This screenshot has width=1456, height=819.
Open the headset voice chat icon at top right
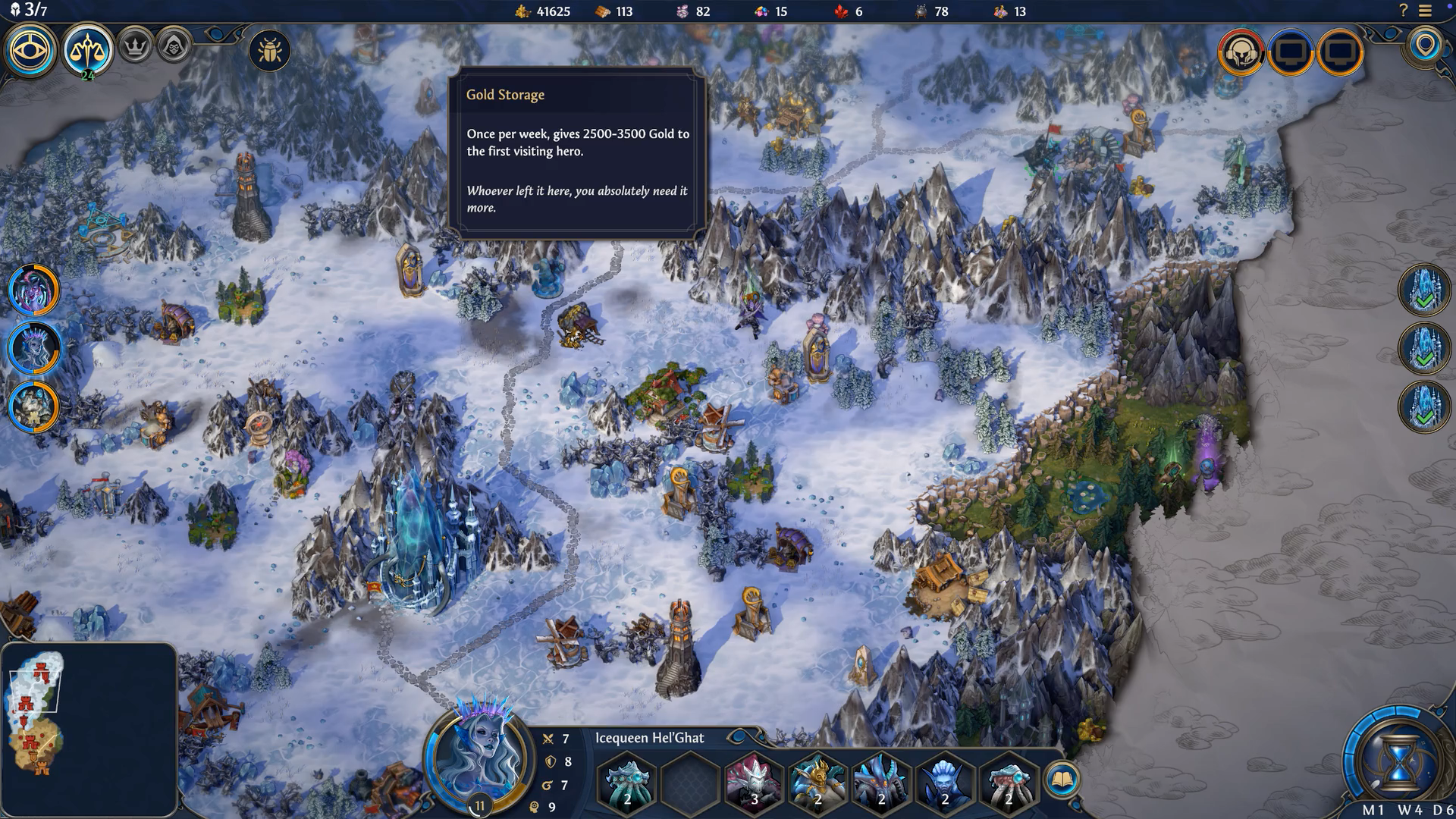(x=1243, y=53)
